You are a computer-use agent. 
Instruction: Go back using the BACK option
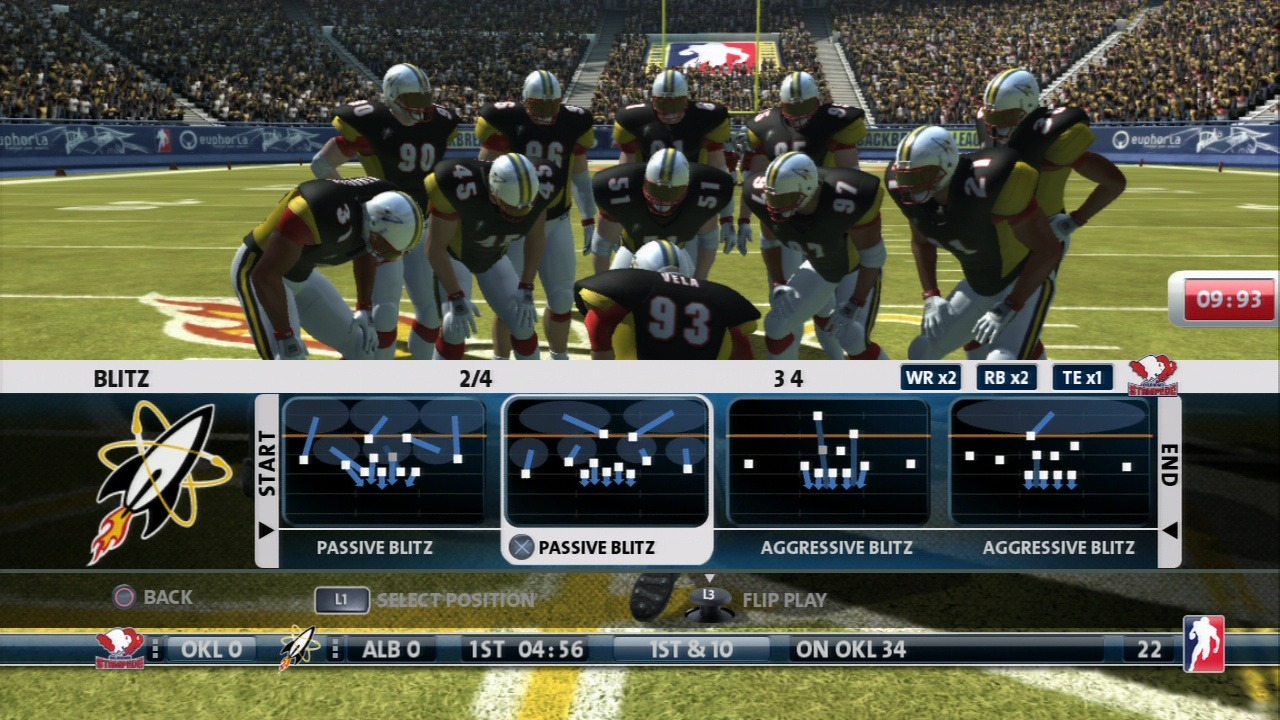(x=152, y=597)
